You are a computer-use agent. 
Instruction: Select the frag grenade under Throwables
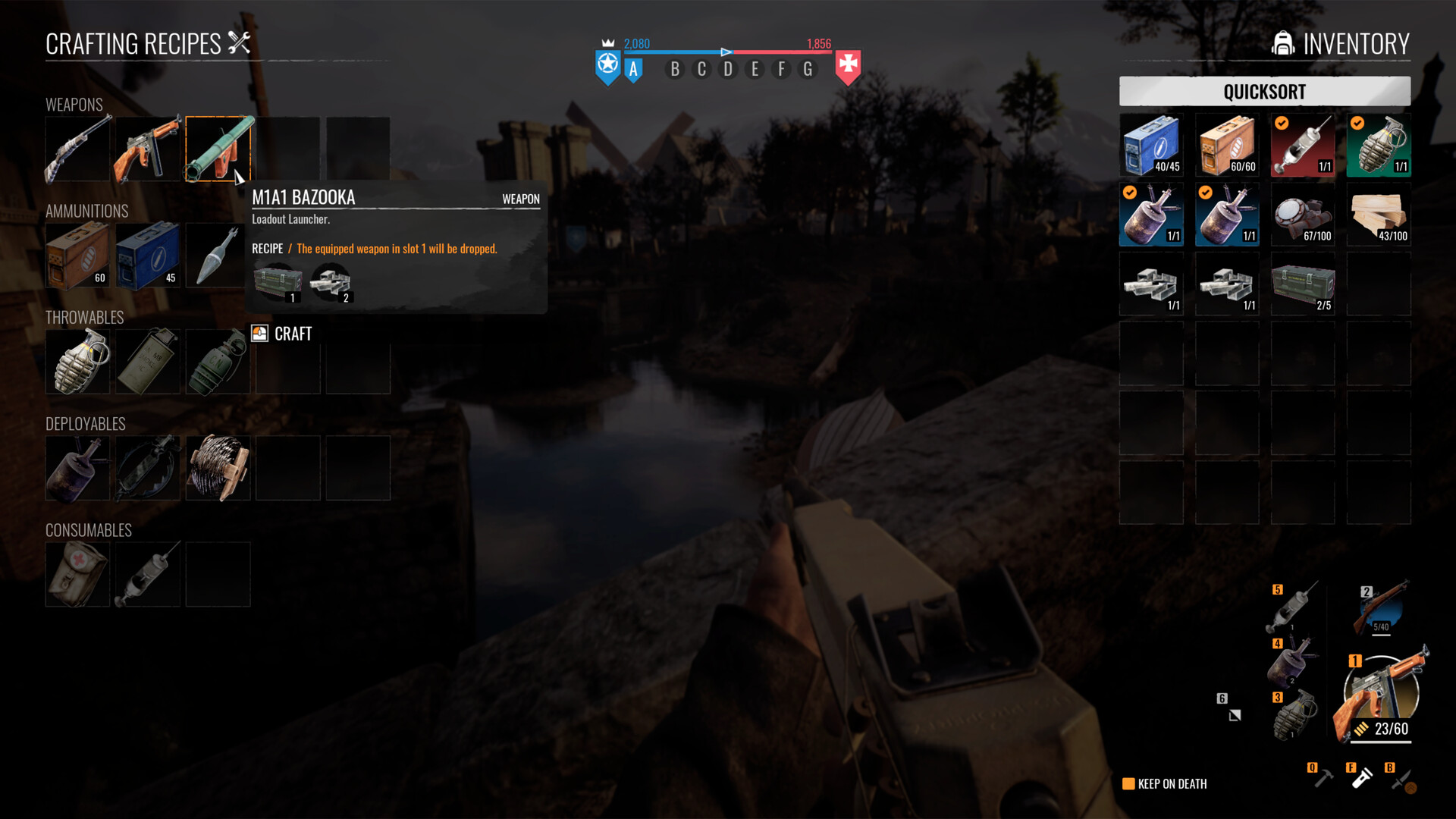[77, 361]
